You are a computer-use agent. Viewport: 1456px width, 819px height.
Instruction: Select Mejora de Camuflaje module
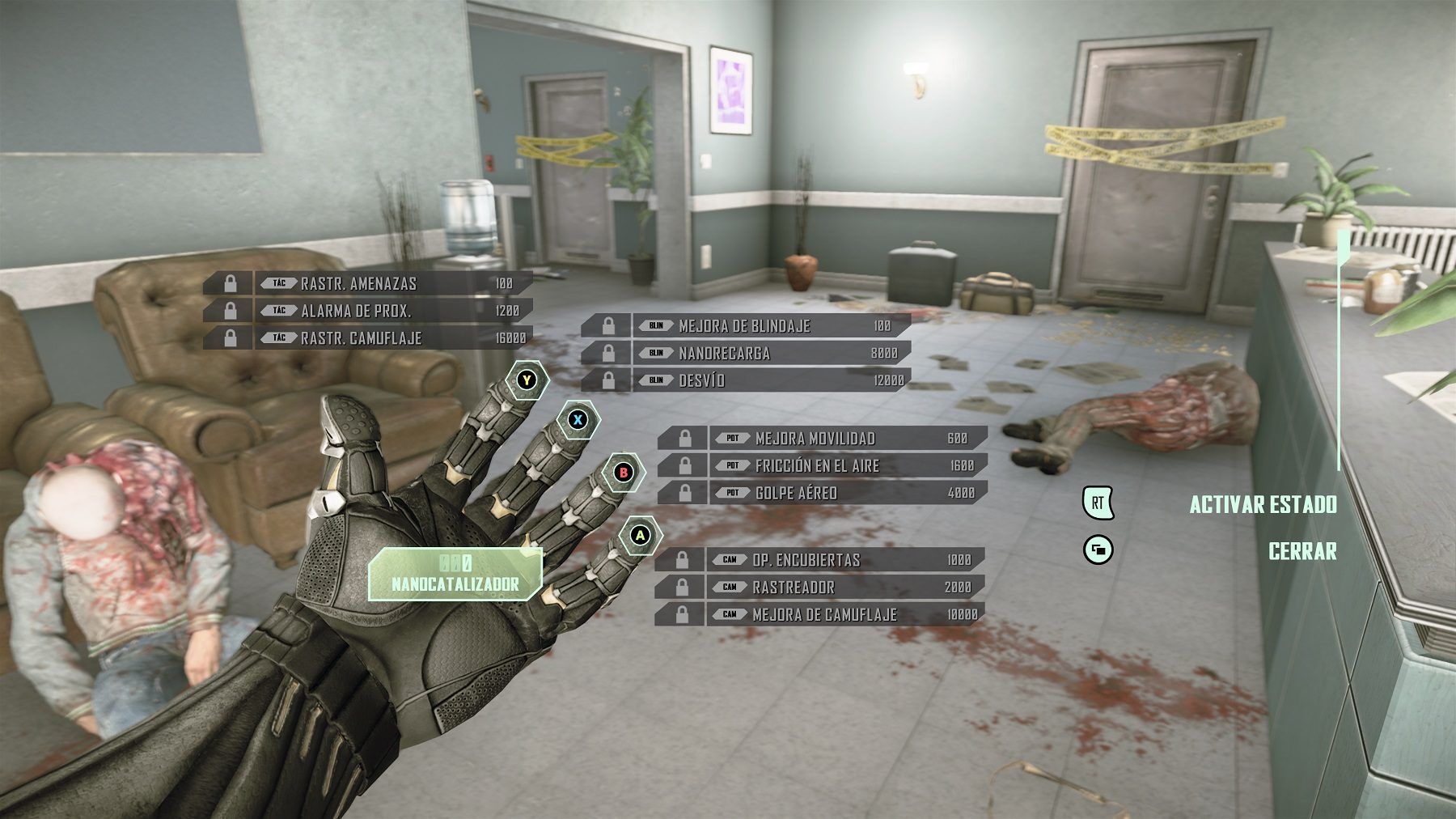819,615
